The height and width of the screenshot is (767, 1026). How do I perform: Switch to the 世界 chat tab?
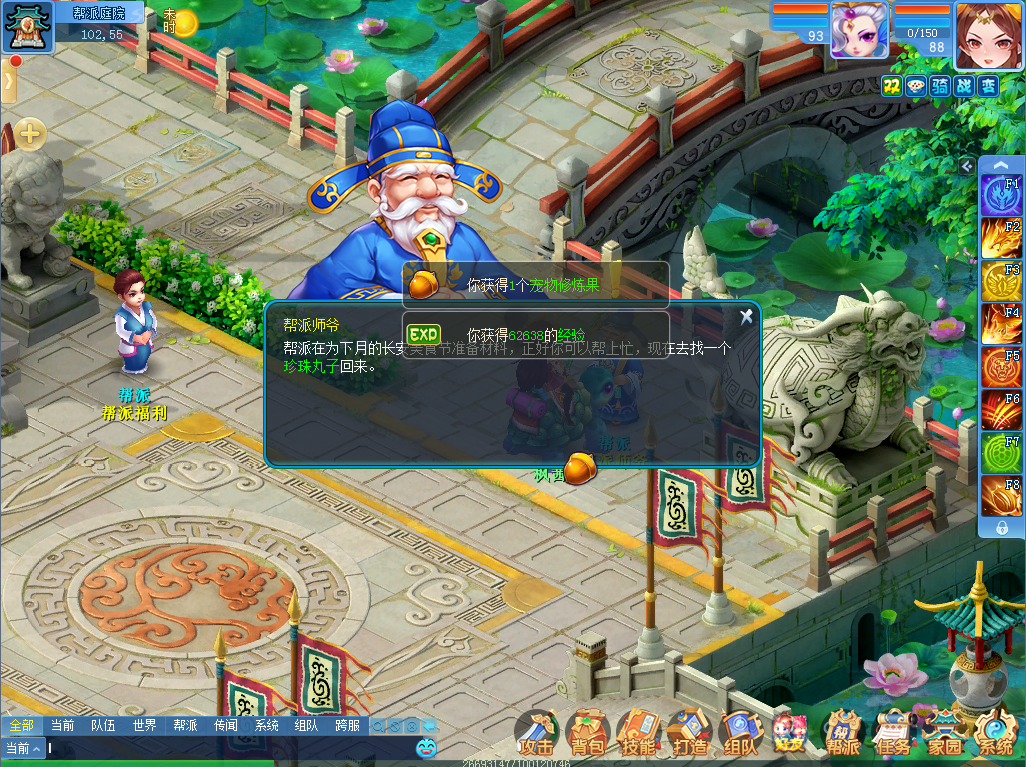tap(144, 726)
